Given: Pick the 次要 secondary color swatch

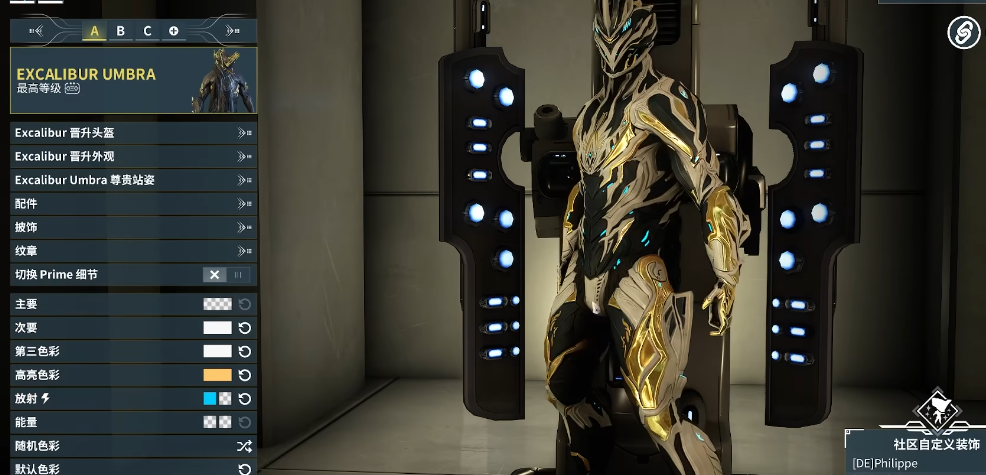Looking at the screenshot, I should [x=217, y=328].
